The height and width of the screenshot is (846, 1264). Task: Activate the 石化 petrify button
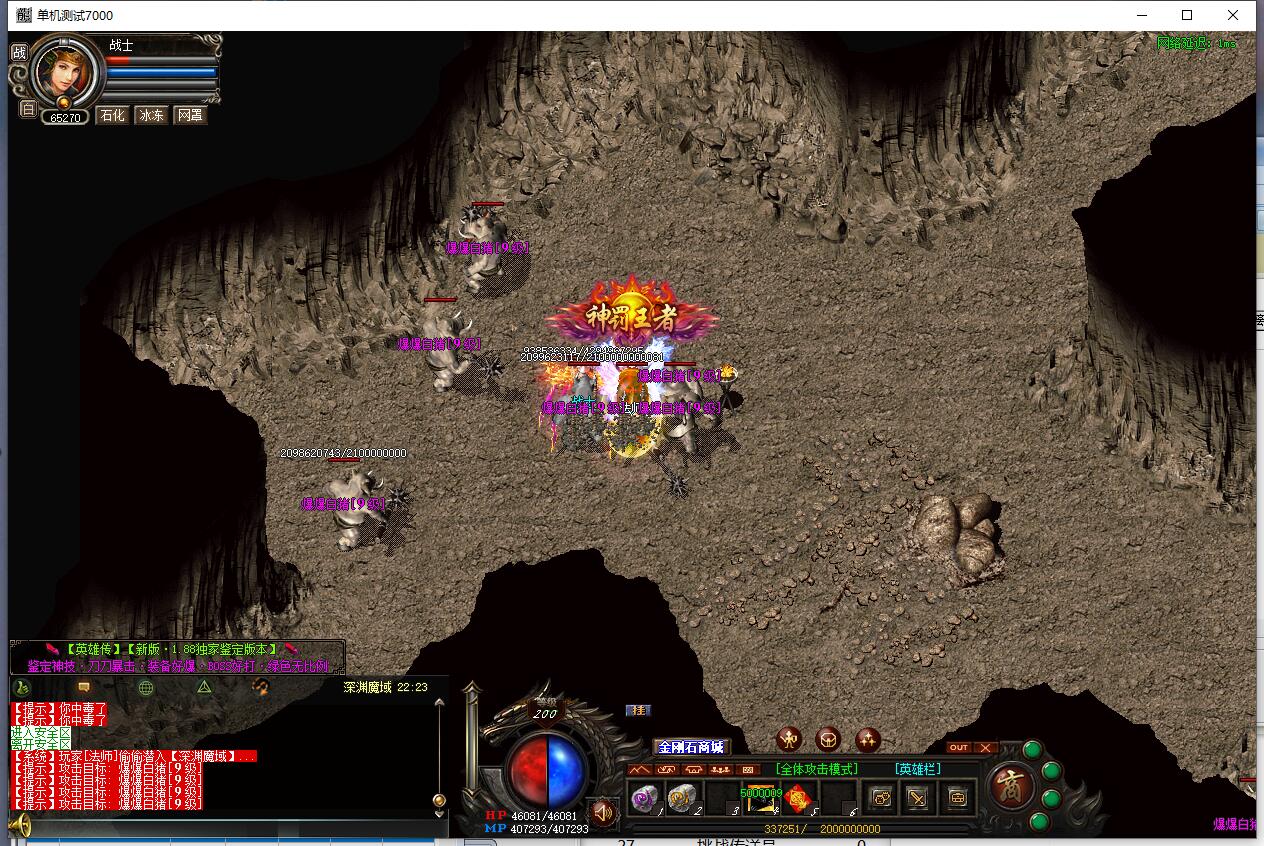point(112,116)
